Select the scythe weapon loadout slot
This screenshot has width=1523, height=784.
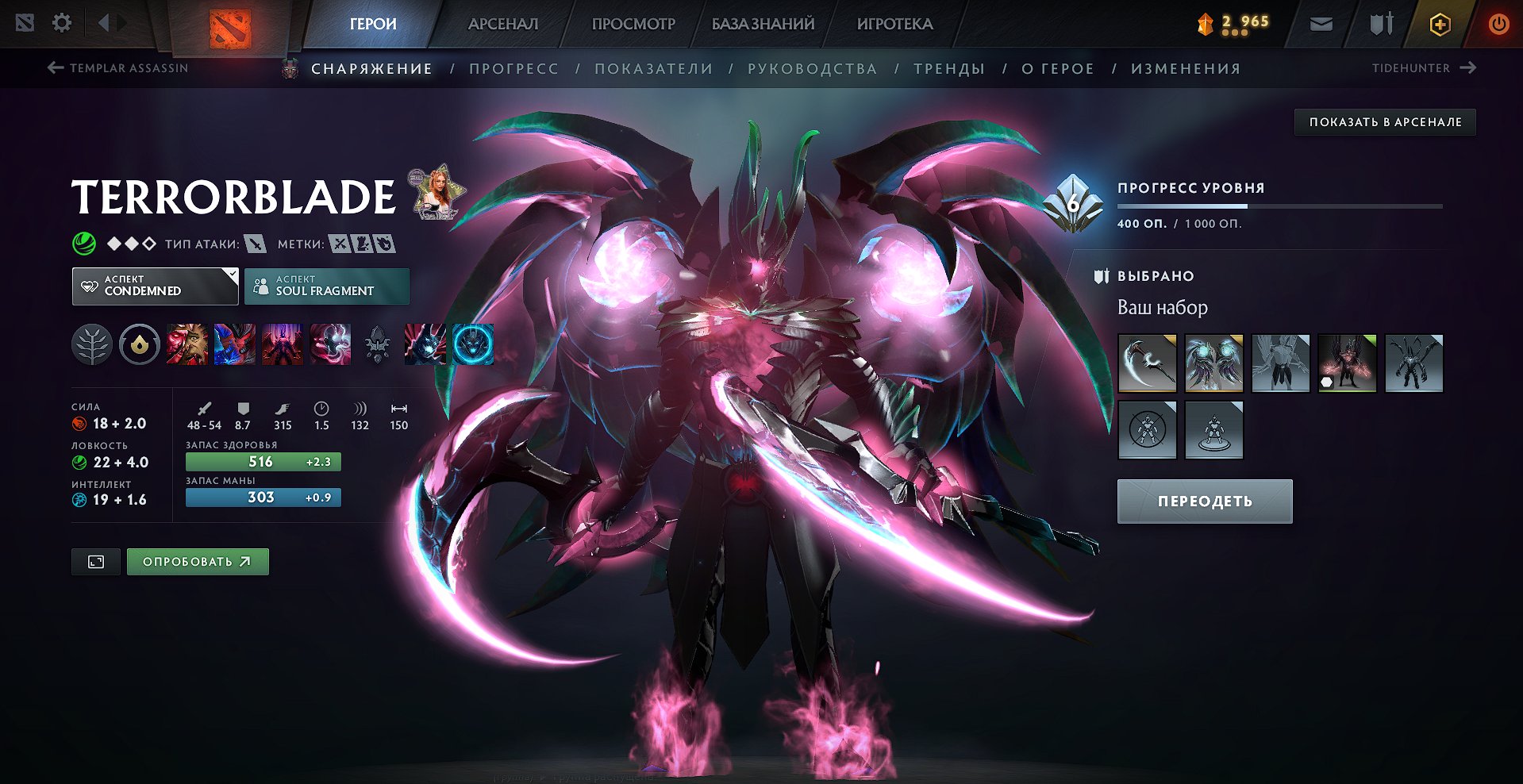point(1147,363)
